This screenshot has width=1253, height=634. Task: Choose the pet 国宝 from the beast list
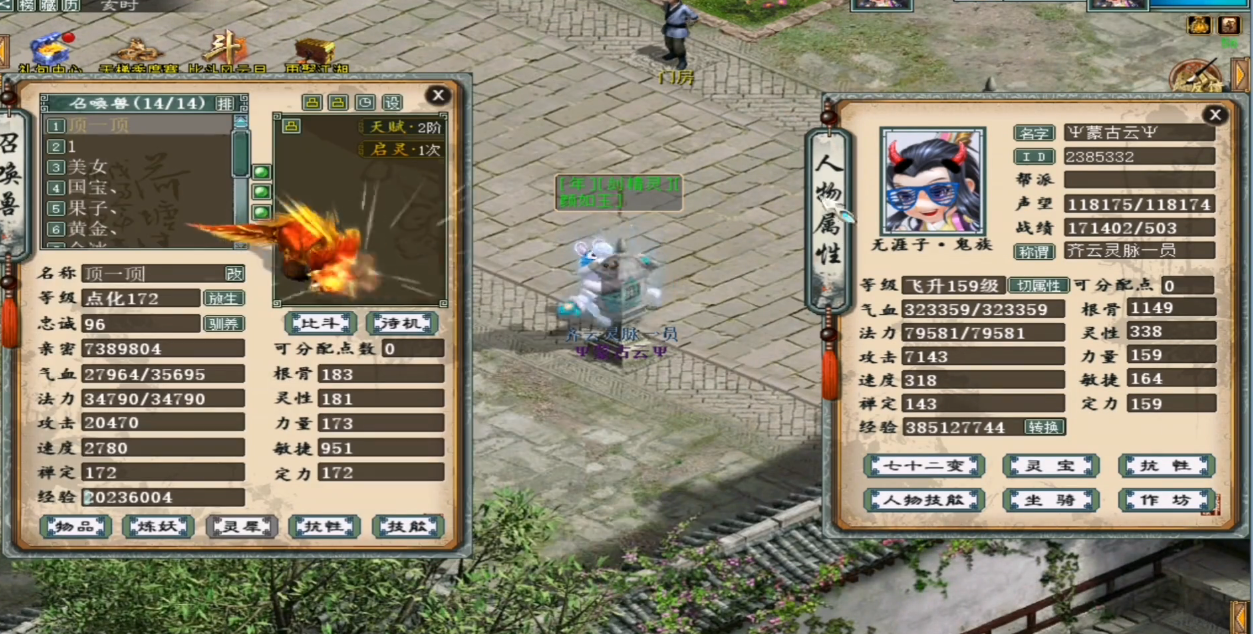click(x=90, y=187)
